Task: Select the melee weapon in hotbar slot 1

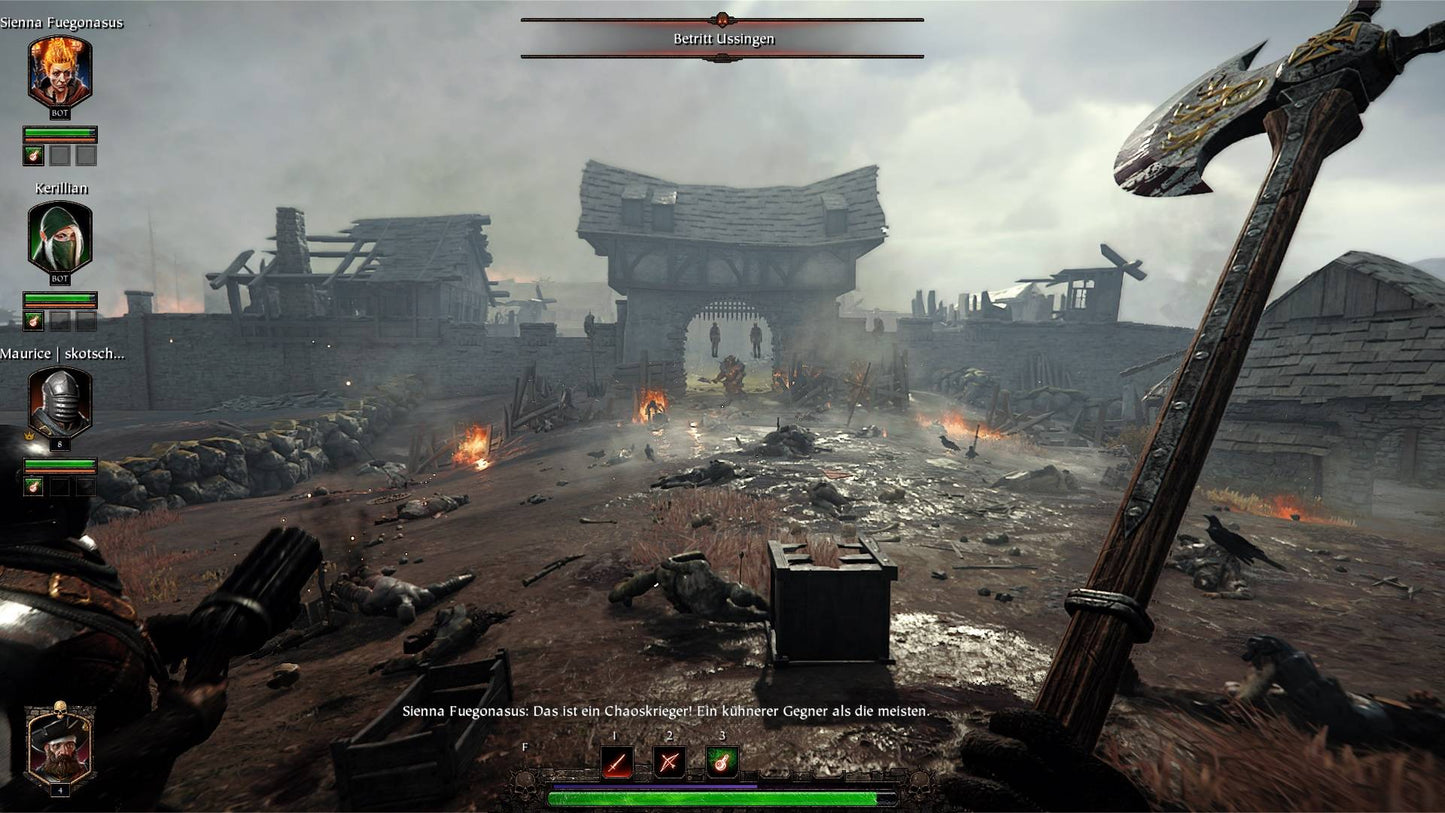Action: point(616,762)
